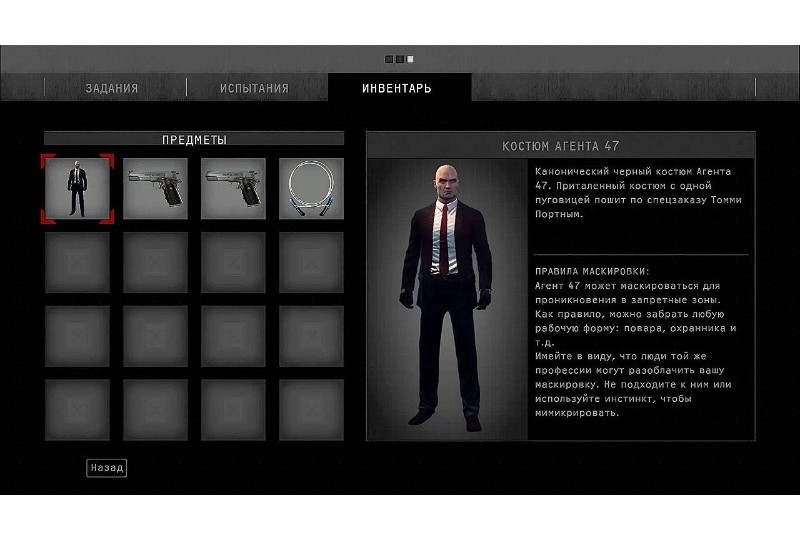Choose the fiber wire item slot
800x540 pixels.
[x=311, y=188]
